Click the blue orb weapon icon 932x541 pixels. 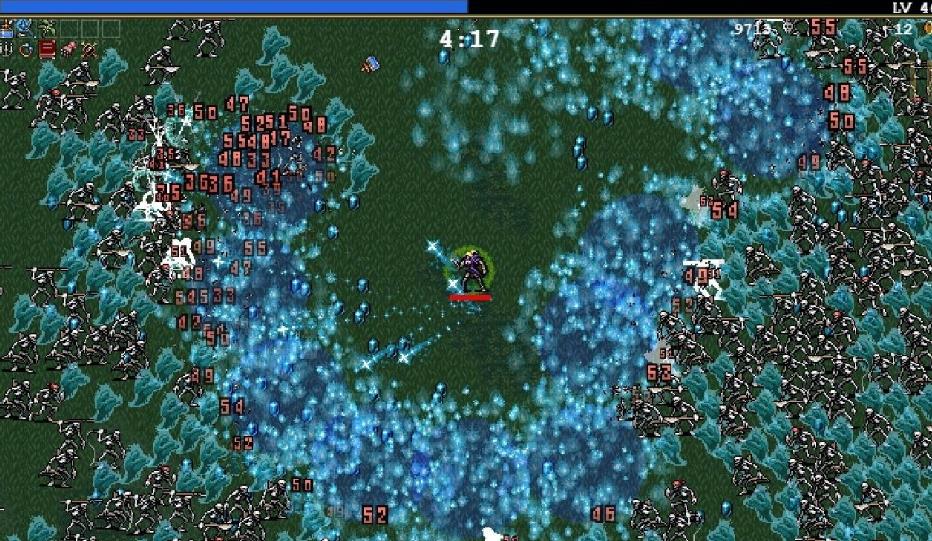(24, 27)
